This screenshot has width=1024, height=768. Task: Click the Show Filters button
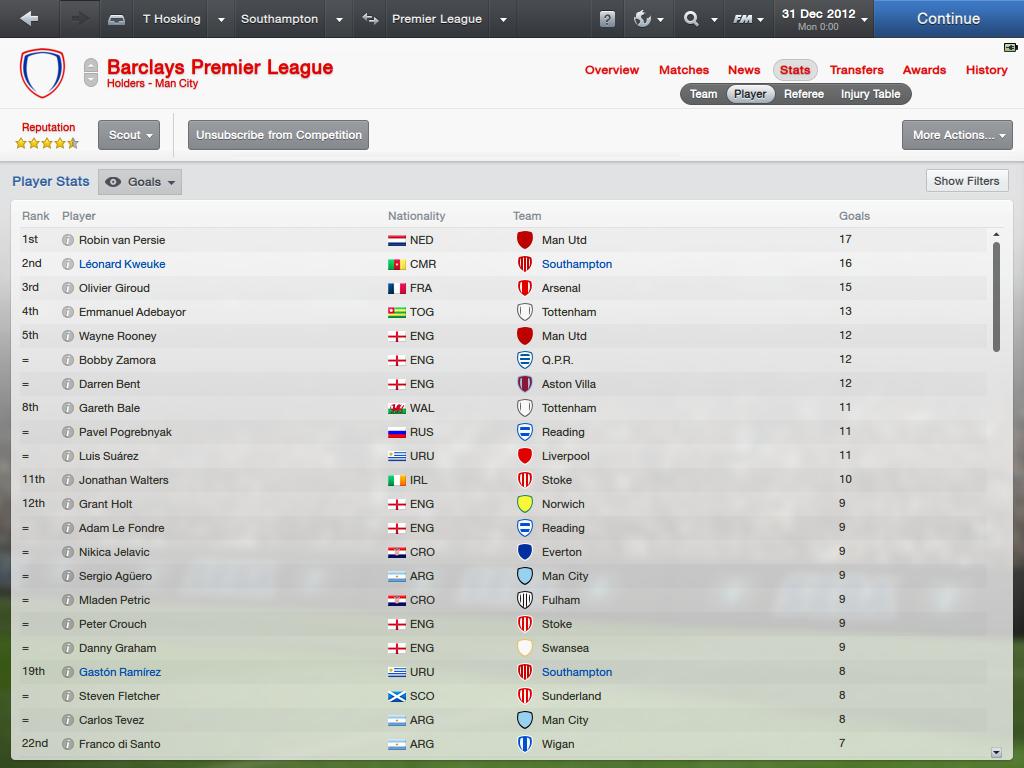966,181
